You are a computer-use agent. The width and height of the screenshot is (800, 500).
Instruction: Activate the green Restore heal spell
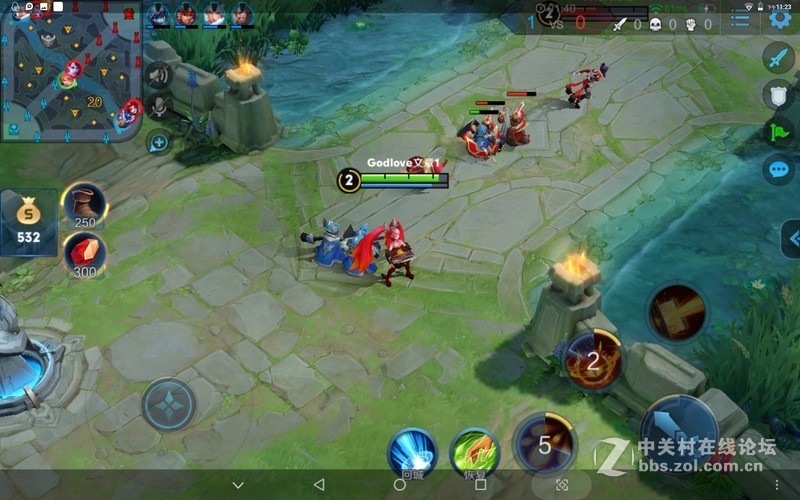coord(474,451)
